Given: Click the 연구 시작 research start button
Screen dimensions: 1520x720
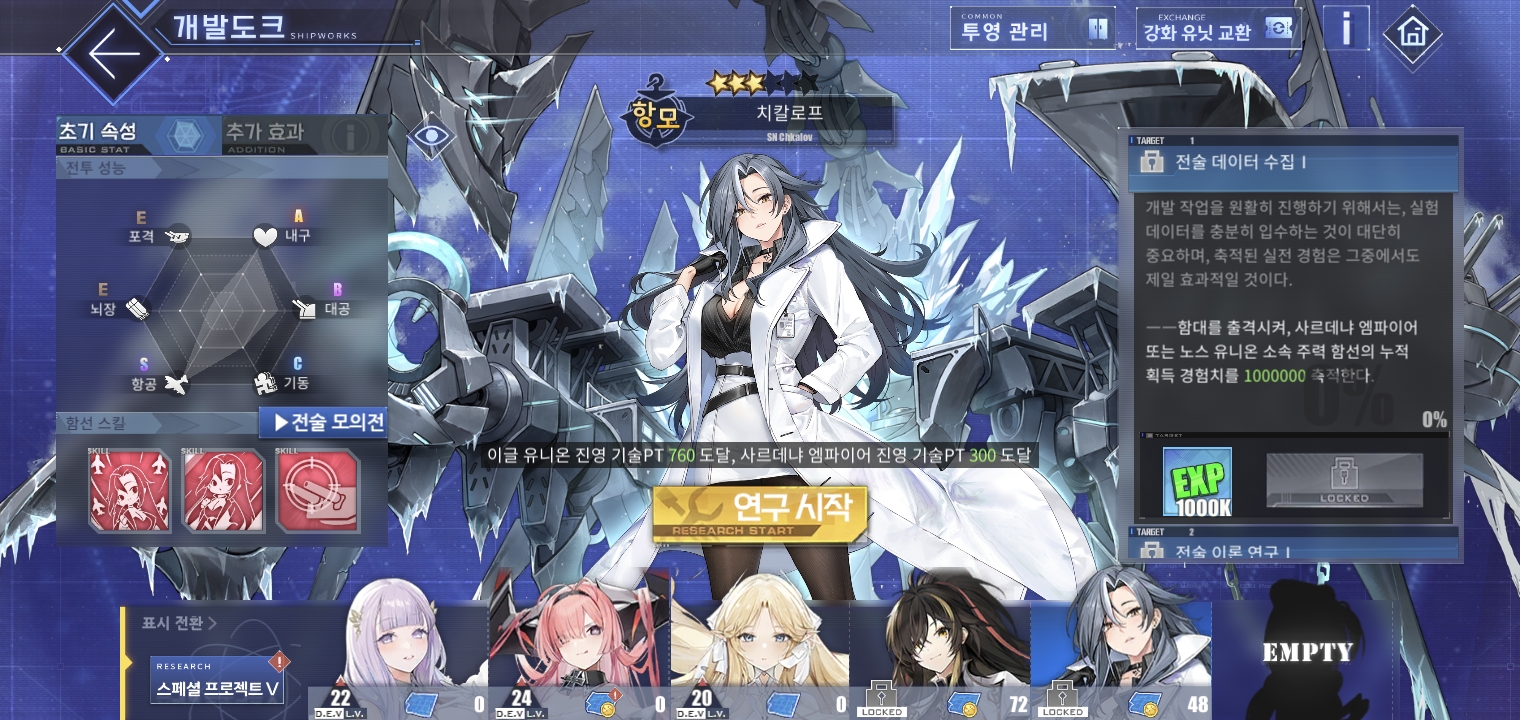Looking at the screenshot, I should [x=759, y=512].
